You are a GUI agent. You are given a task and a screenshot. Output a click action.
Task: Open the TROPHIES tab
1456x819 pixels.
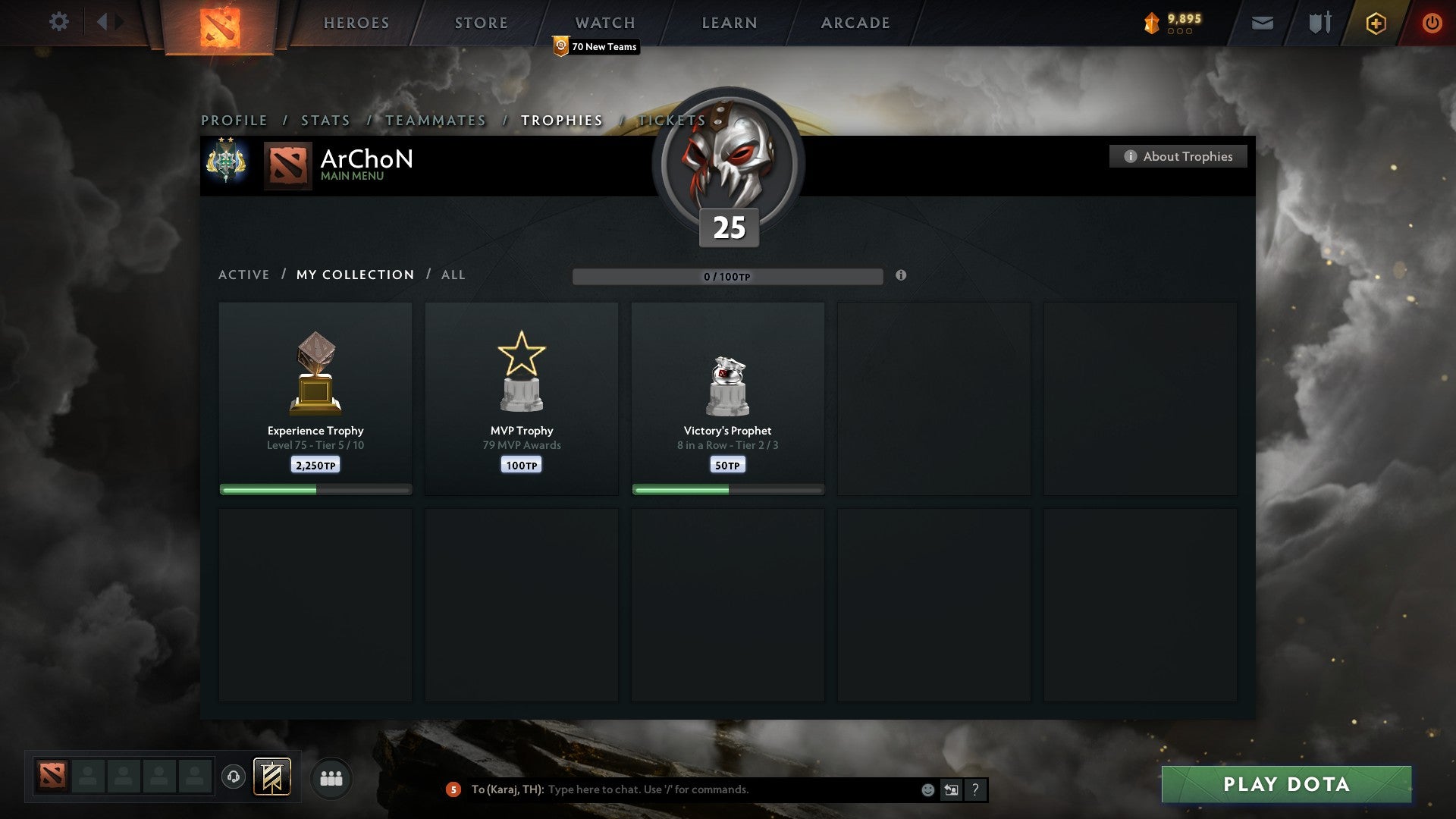[x=560, y=120]
